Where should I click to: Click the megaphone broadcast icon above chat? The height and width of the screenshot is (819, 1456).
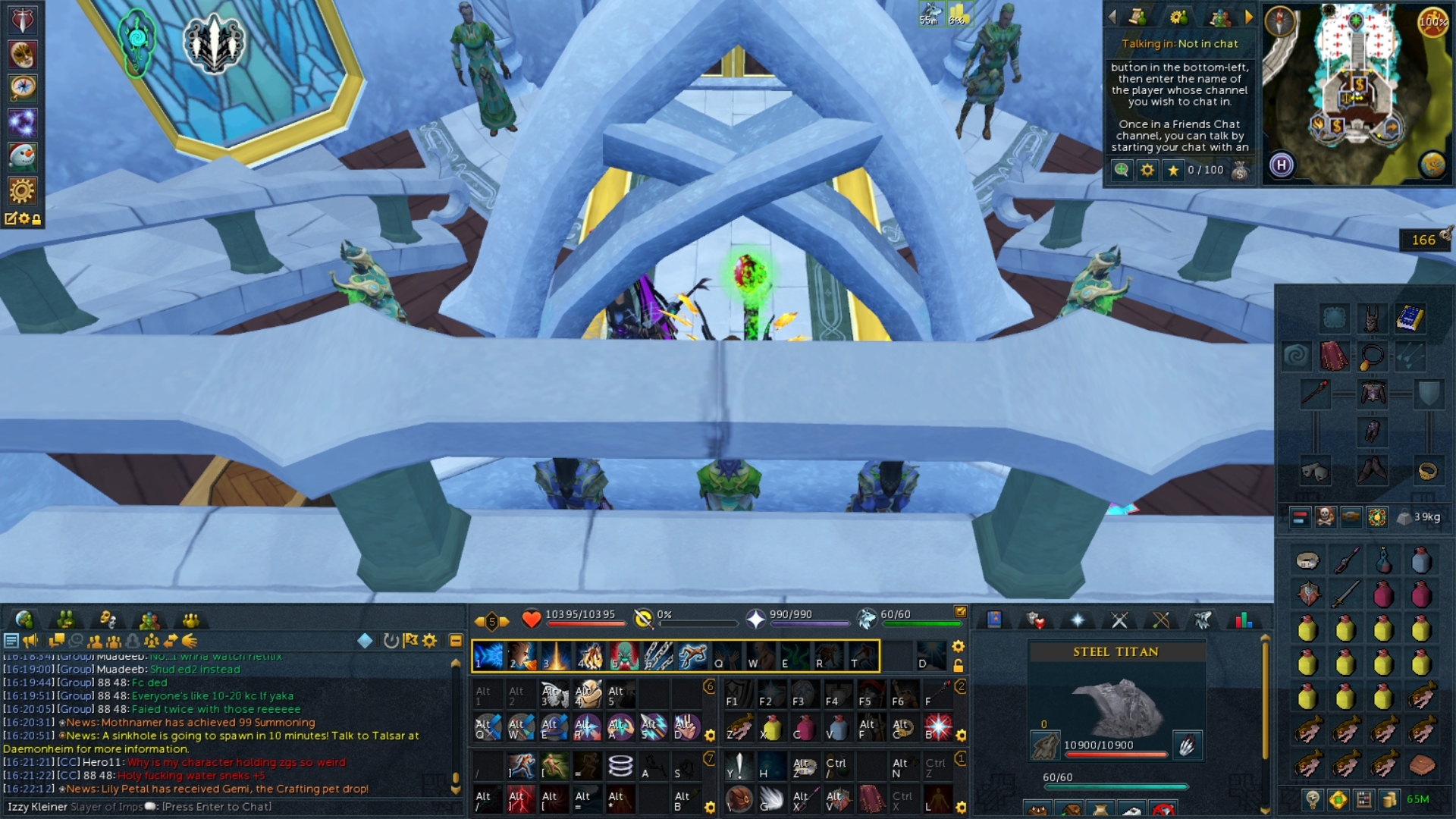click(30, 641)
